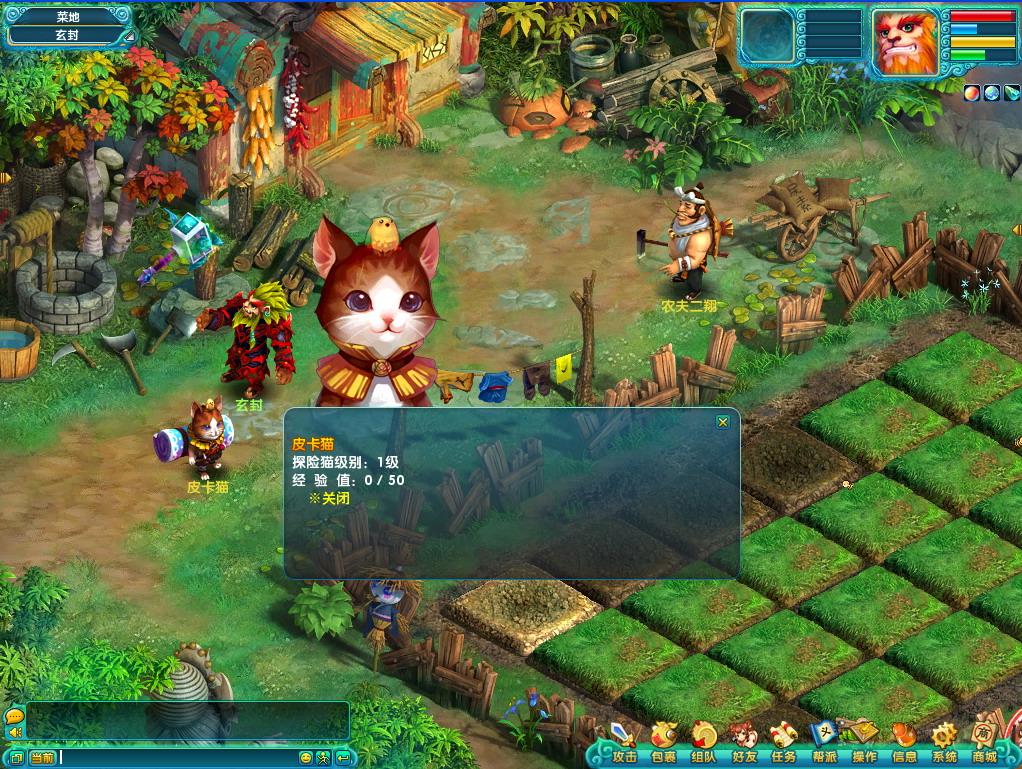Viewport: 1022px width, 769px height.
Task: Switch the 当前 chat channel selector
Action: pos(42,758)
